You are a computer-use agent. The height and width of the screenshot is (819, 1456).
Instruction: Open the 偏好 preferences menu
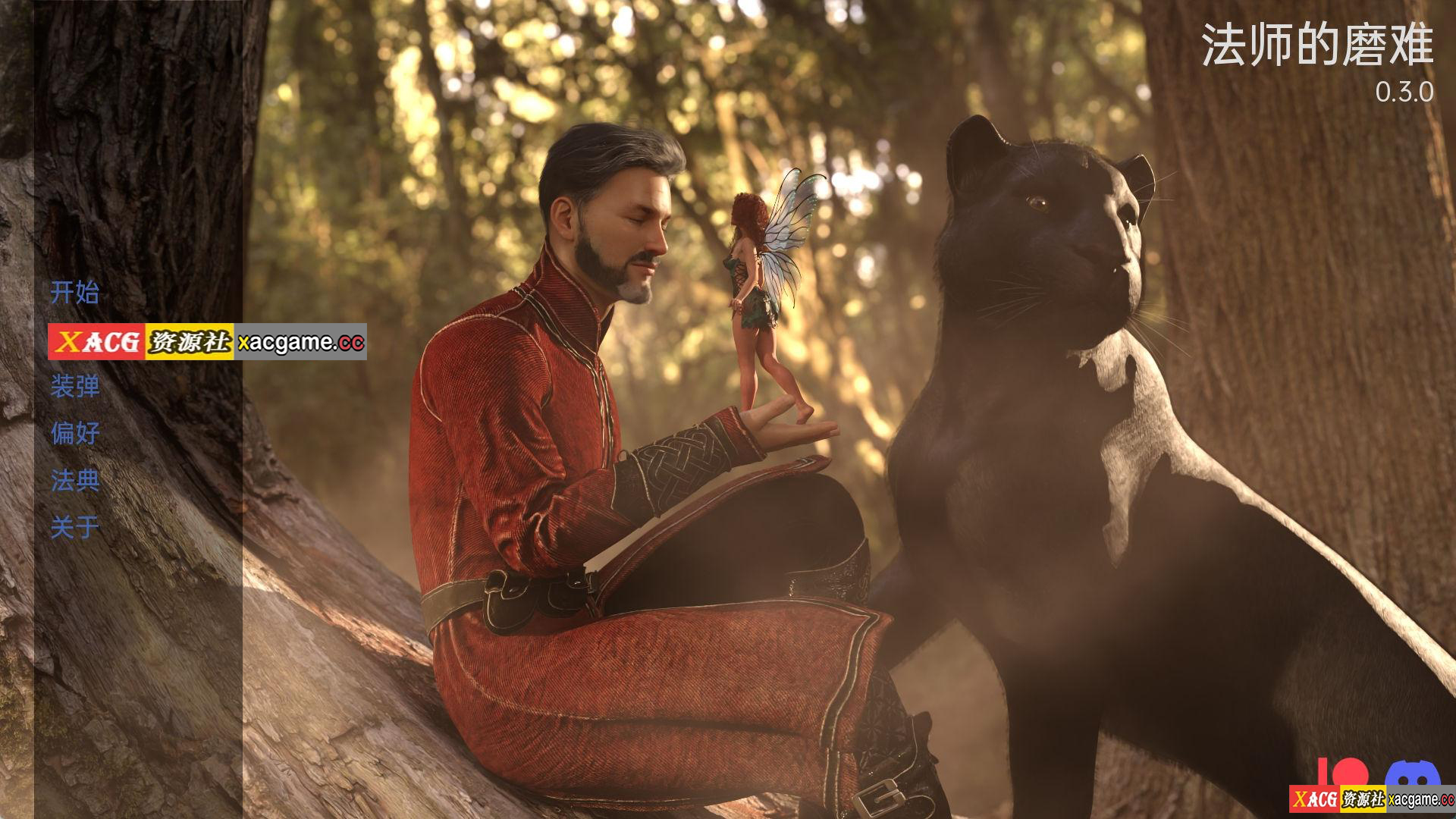[x=74, y=433]
